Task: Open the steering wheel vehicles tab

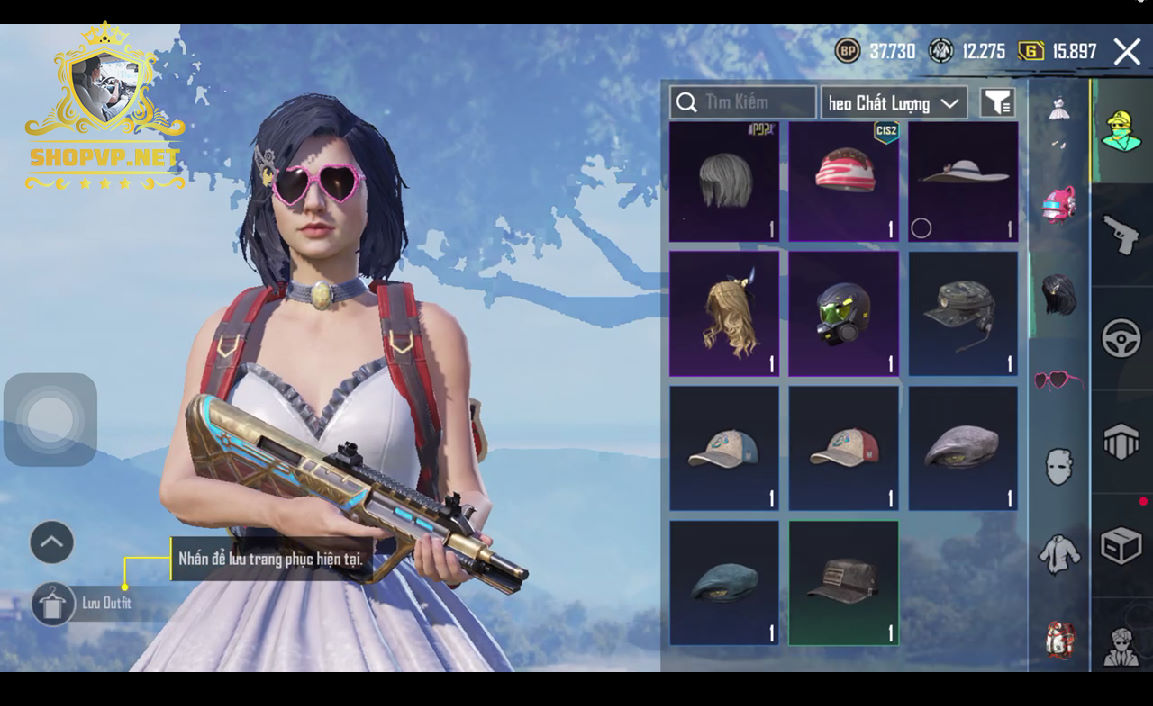Action: point(1121,339)
